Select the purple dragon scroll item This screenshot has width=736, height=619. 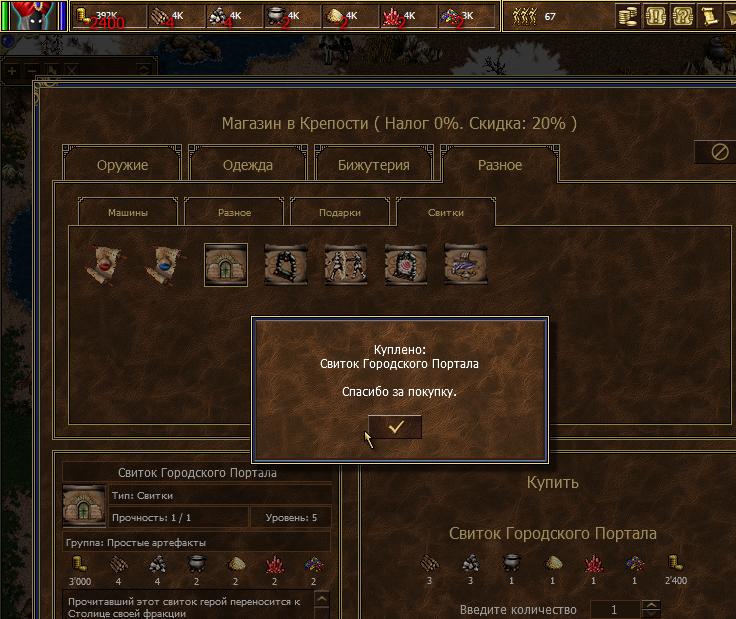pyautogui.click(x=466, y=265)
